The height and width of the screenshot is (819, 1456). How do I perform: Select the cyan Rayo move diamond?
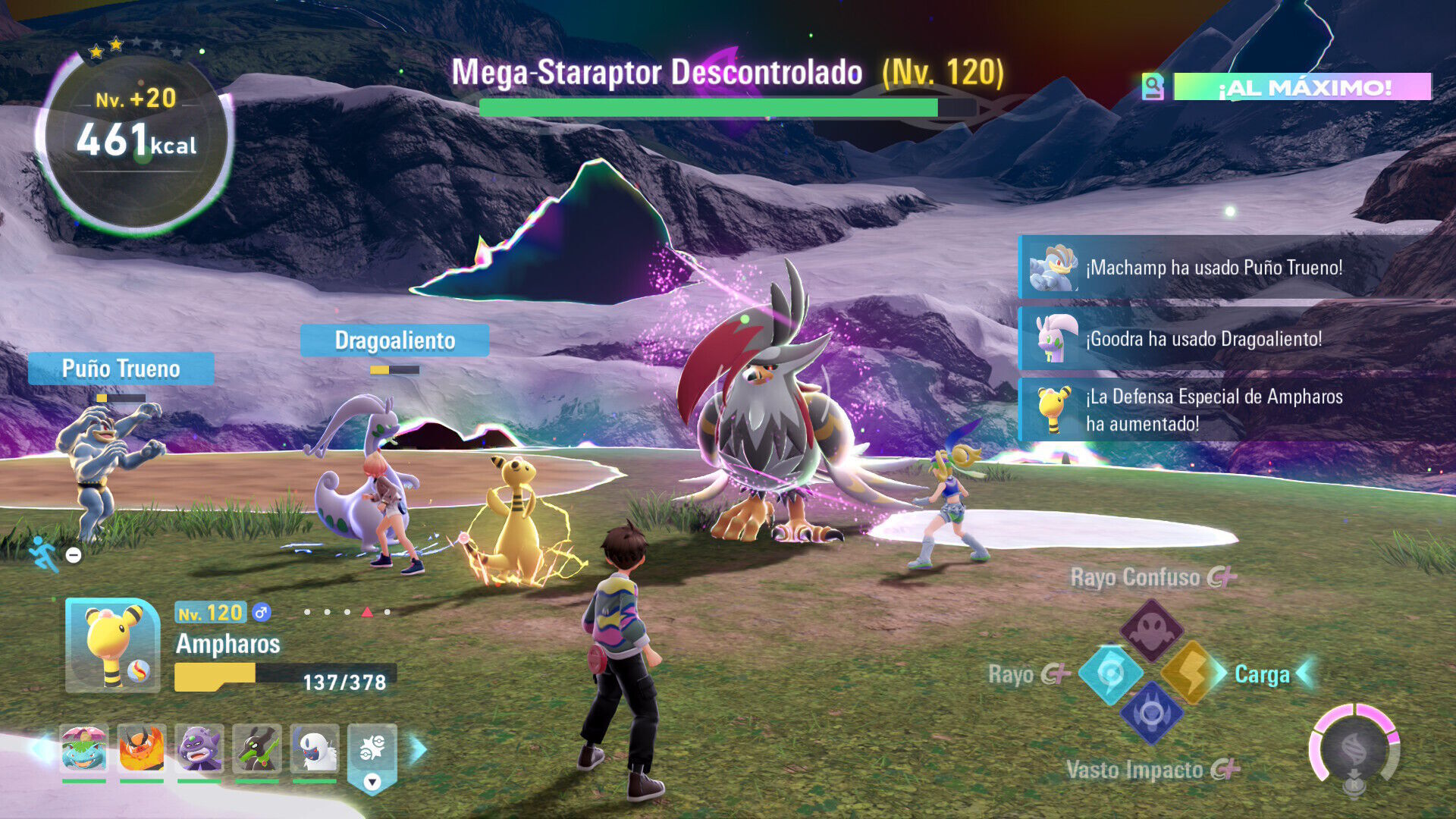click(x=1110, y=673)
